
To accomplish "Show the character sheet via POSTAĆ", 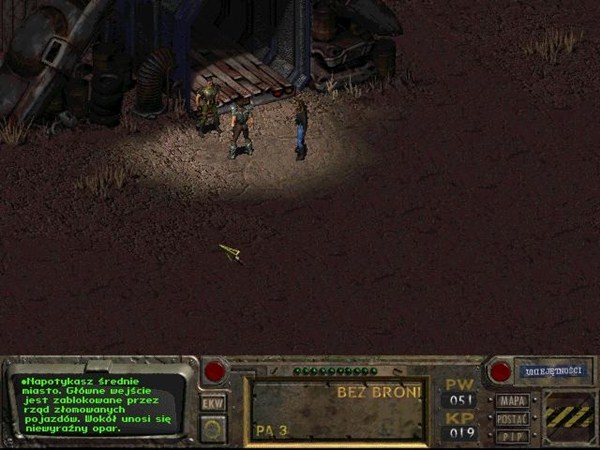I will [x=512, y=418].
